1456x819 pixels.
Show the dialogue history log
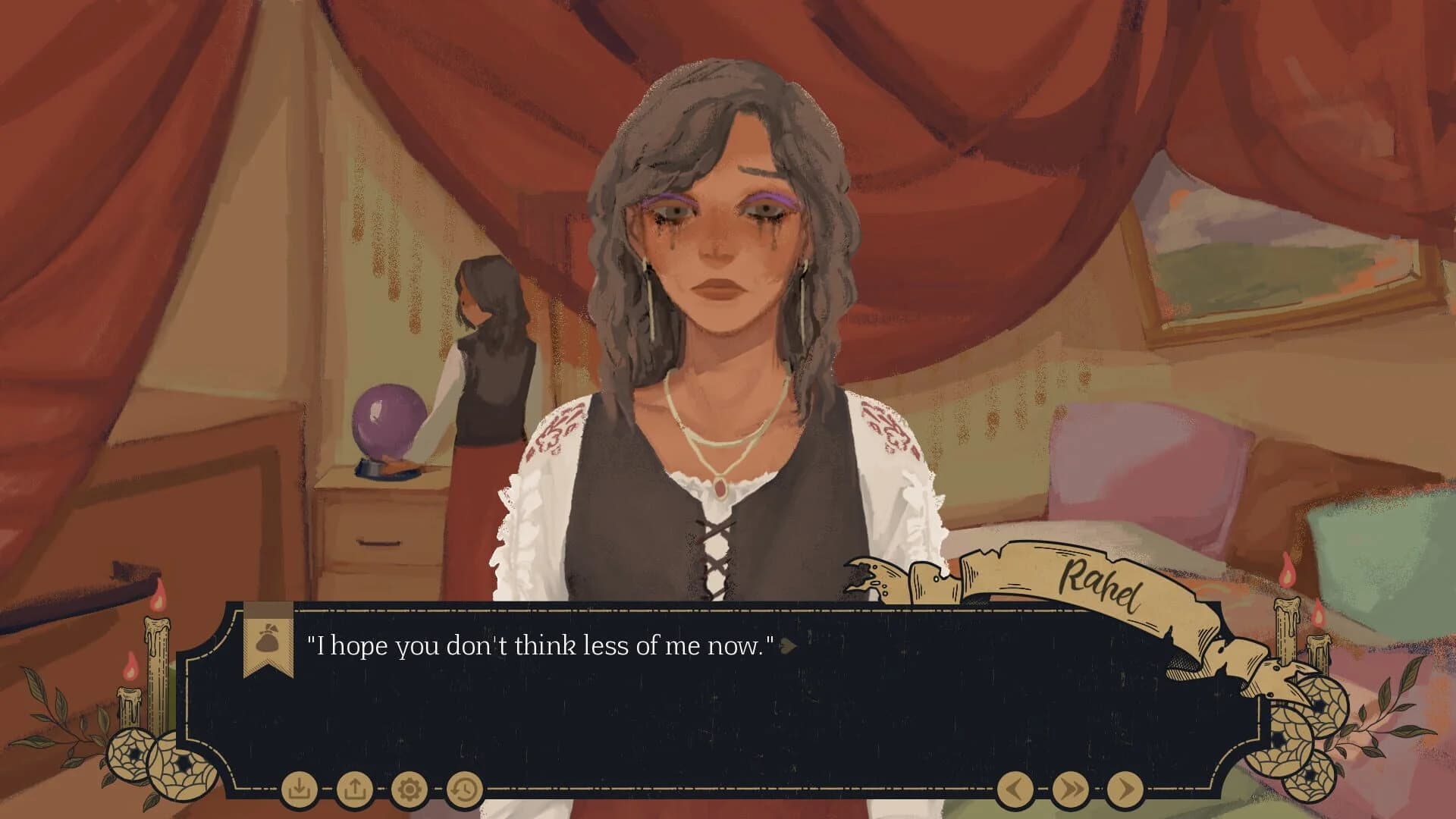click(464, 790)
